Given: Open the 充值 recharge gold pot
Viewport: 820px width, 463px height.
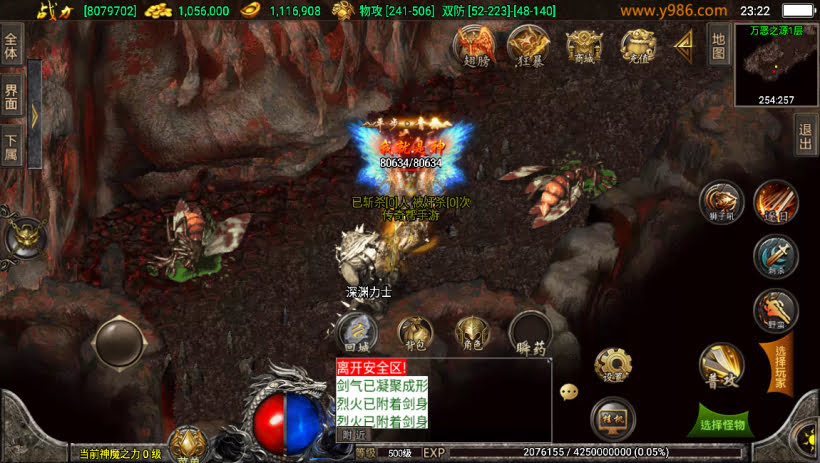Looking at the screenshot, I should (637, 44).
